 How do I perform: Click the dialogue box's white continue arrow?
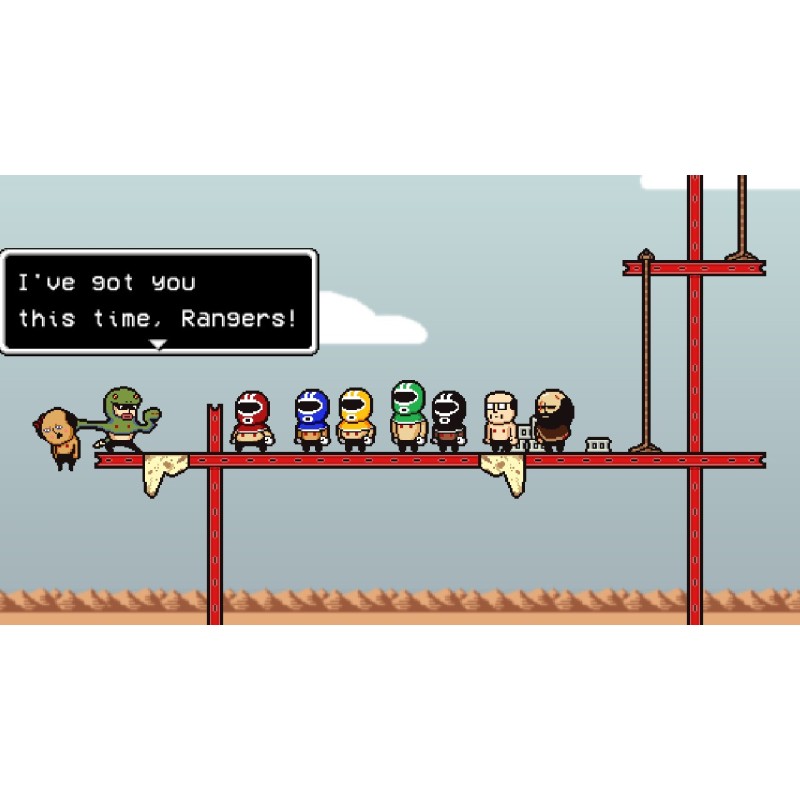tap(157, 343)
